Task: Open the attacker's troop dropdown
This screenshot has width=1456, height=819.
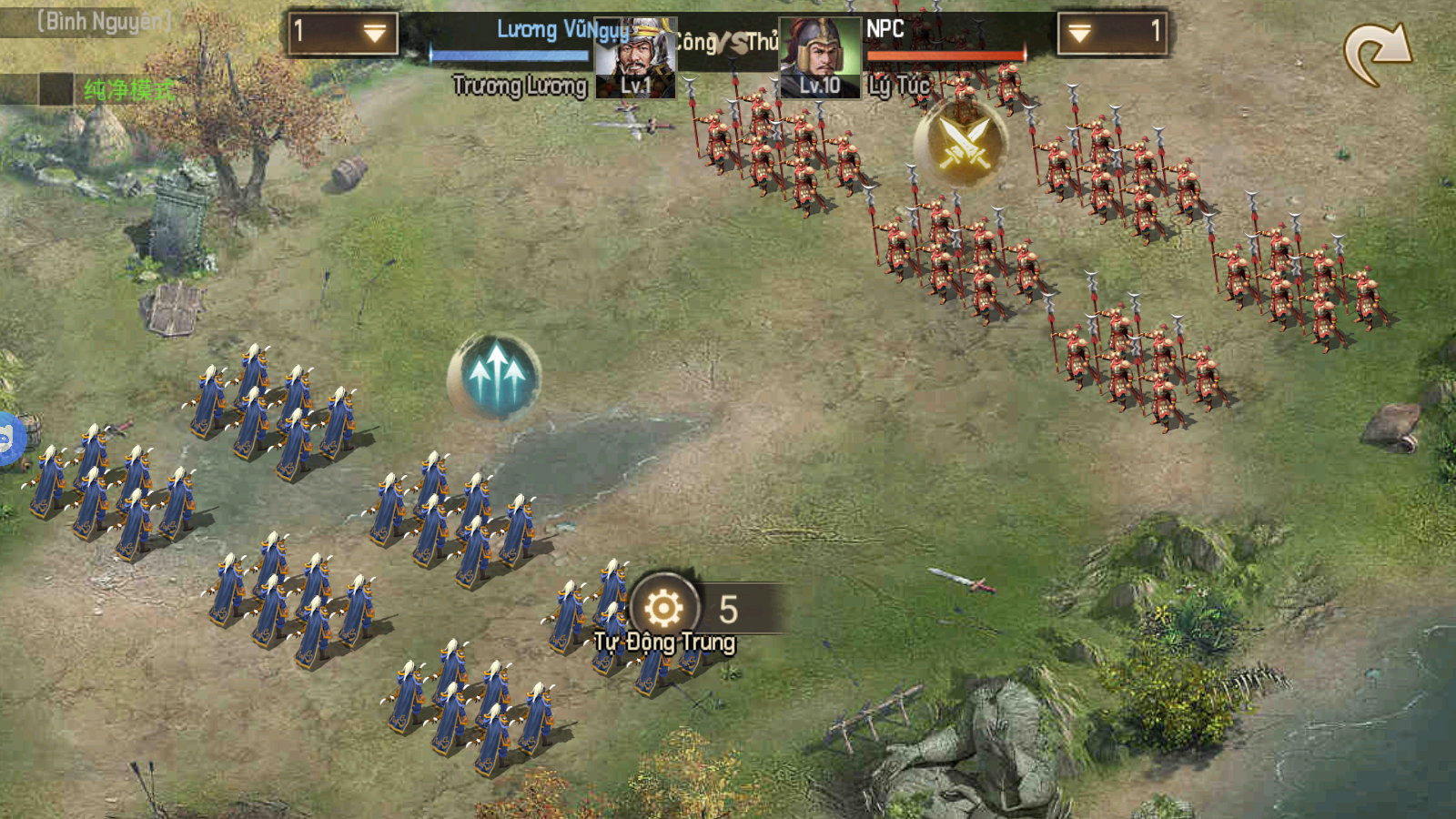Action: [342, 35]
